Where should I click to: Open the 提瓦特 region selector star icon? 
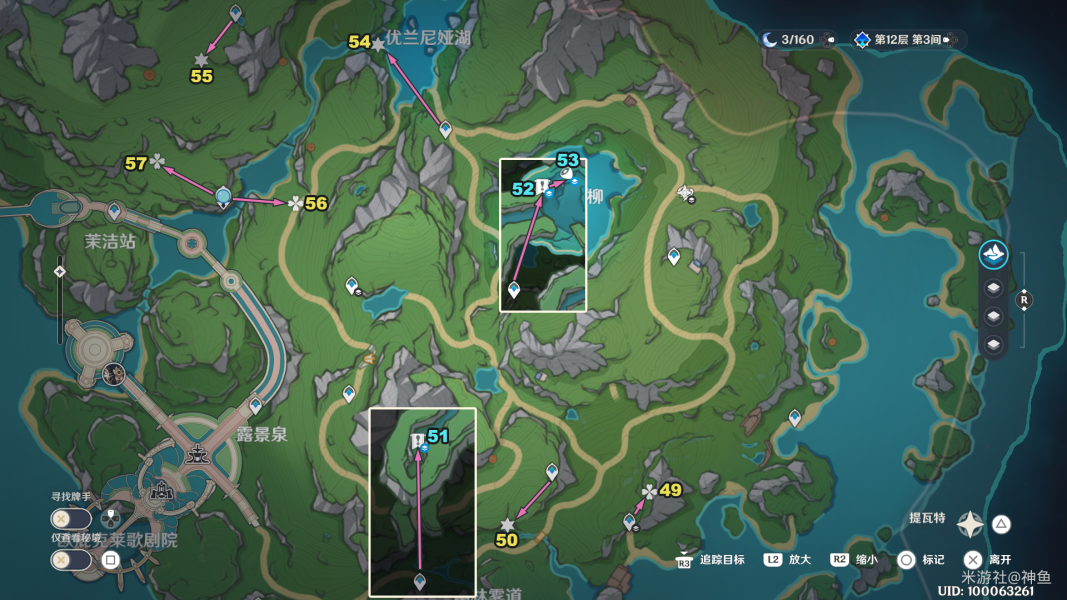[970, 524]
